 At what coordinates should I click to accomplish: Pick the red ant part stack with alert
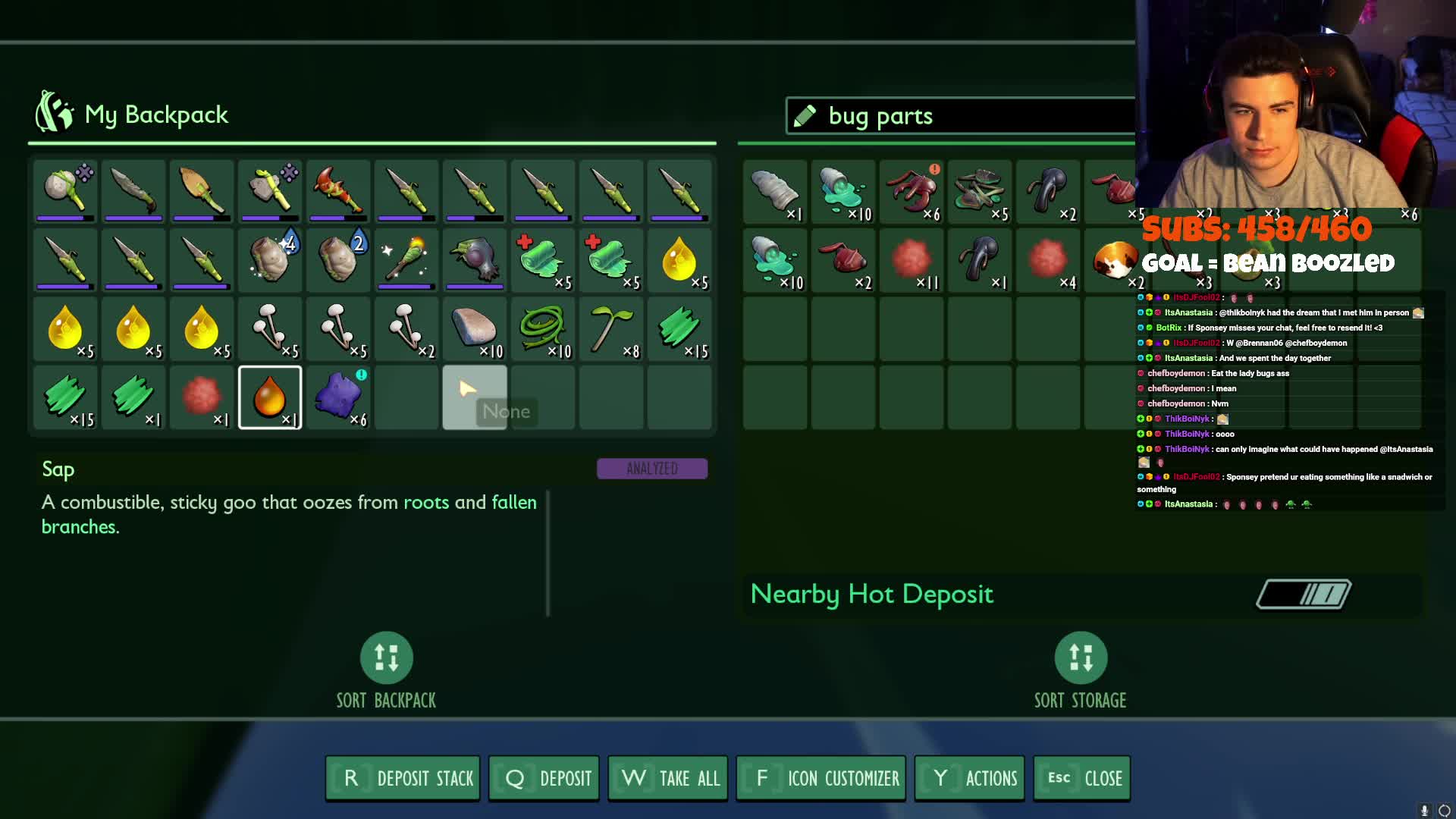pos(912,191)
